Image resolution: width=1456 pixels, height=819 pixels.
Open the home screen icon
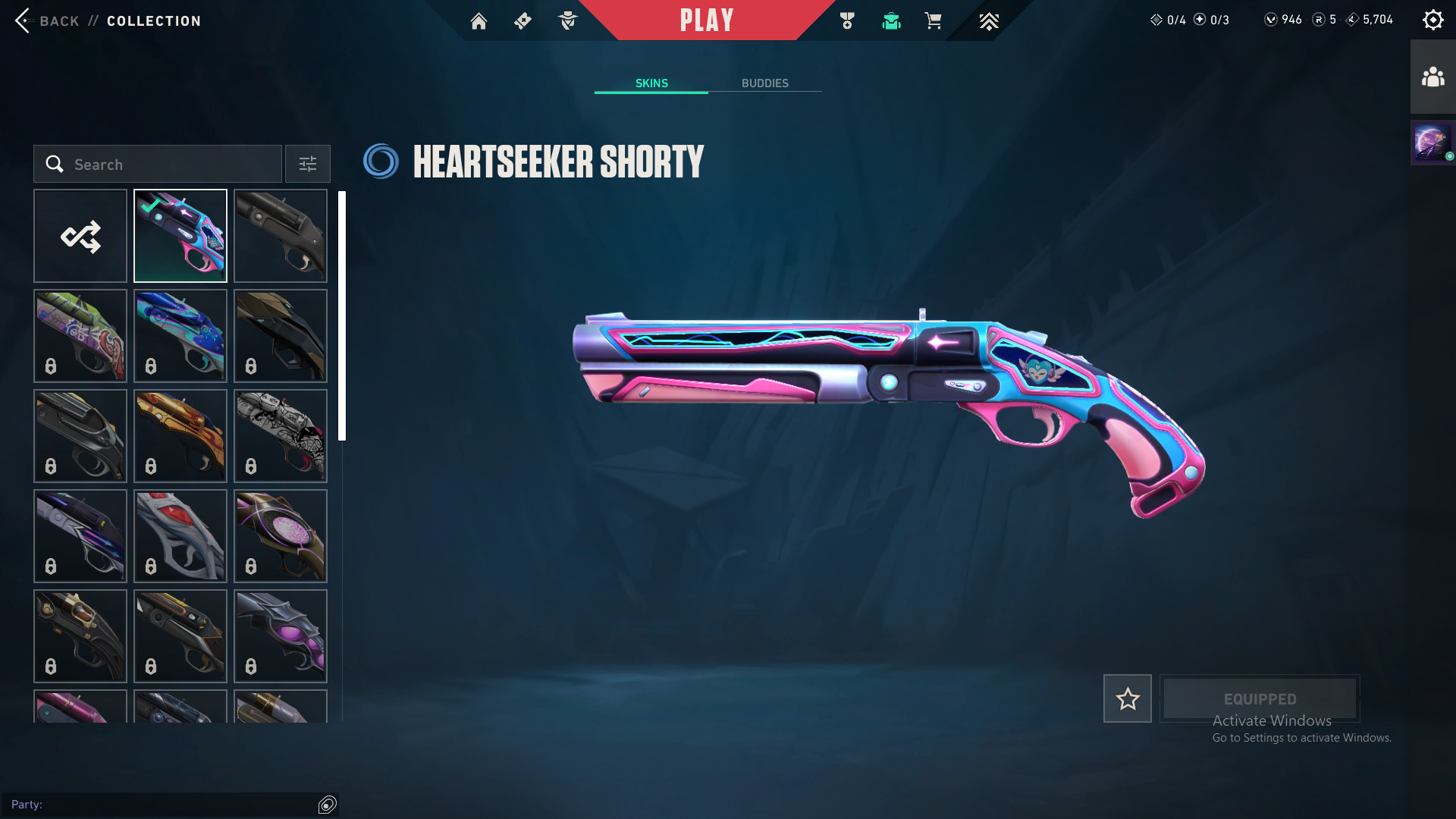479,21
